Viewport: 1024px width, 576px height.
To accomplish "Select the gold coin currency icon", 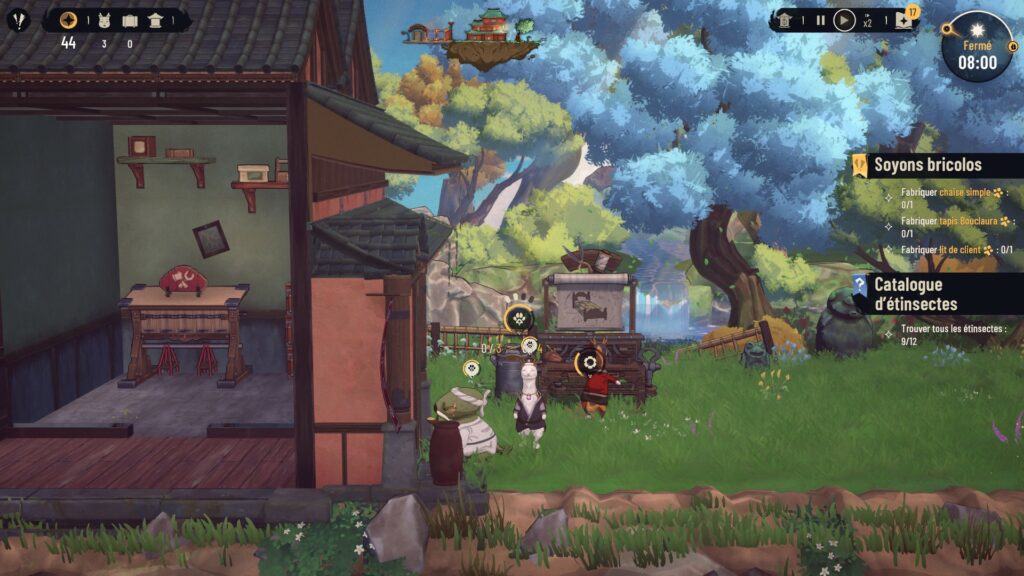I will point(68,20).
